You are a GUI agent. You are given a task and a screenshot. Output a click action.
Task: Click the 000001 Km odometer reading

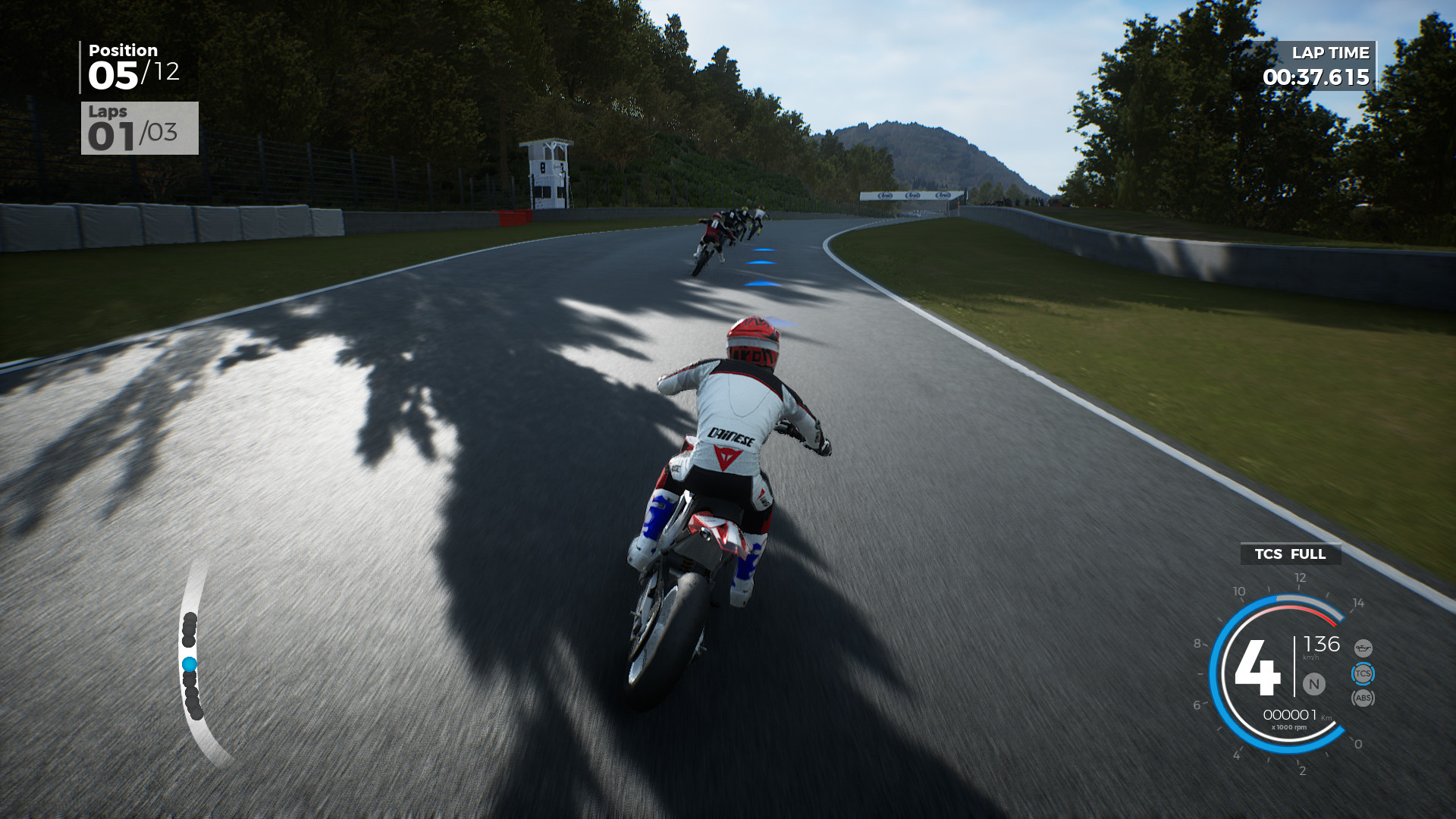click(x=1291, y=714)
